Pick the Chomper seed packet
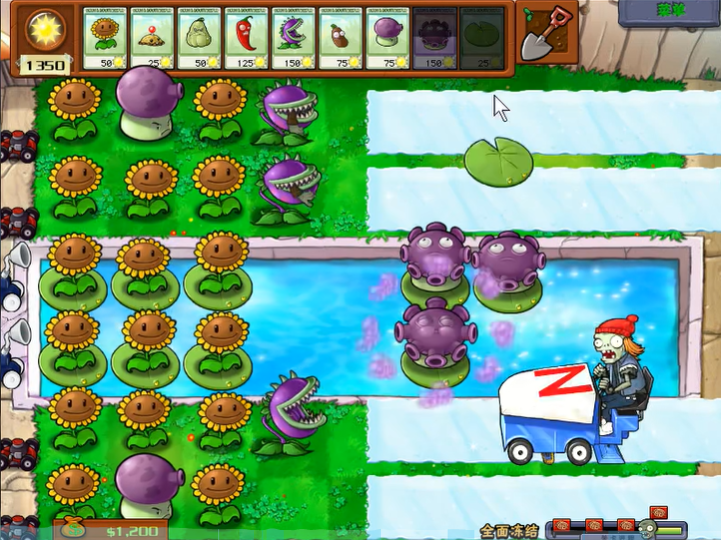Image resolution: width=721 pixels, height=540 pixels. [292, 39]
